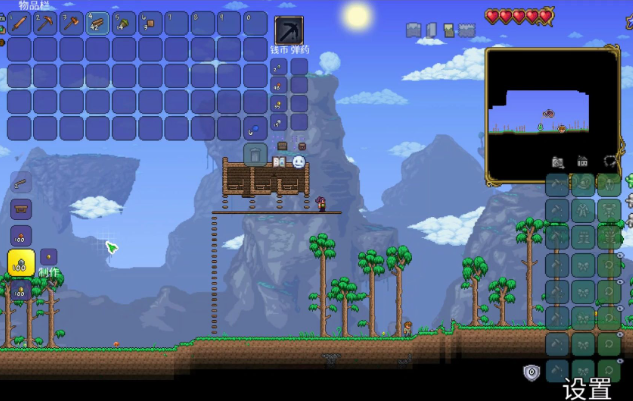Image resolution: width=633 pixels, height=401 pixels.
Task: Click the item in hotbar slot 6
Action: [150, 23]
